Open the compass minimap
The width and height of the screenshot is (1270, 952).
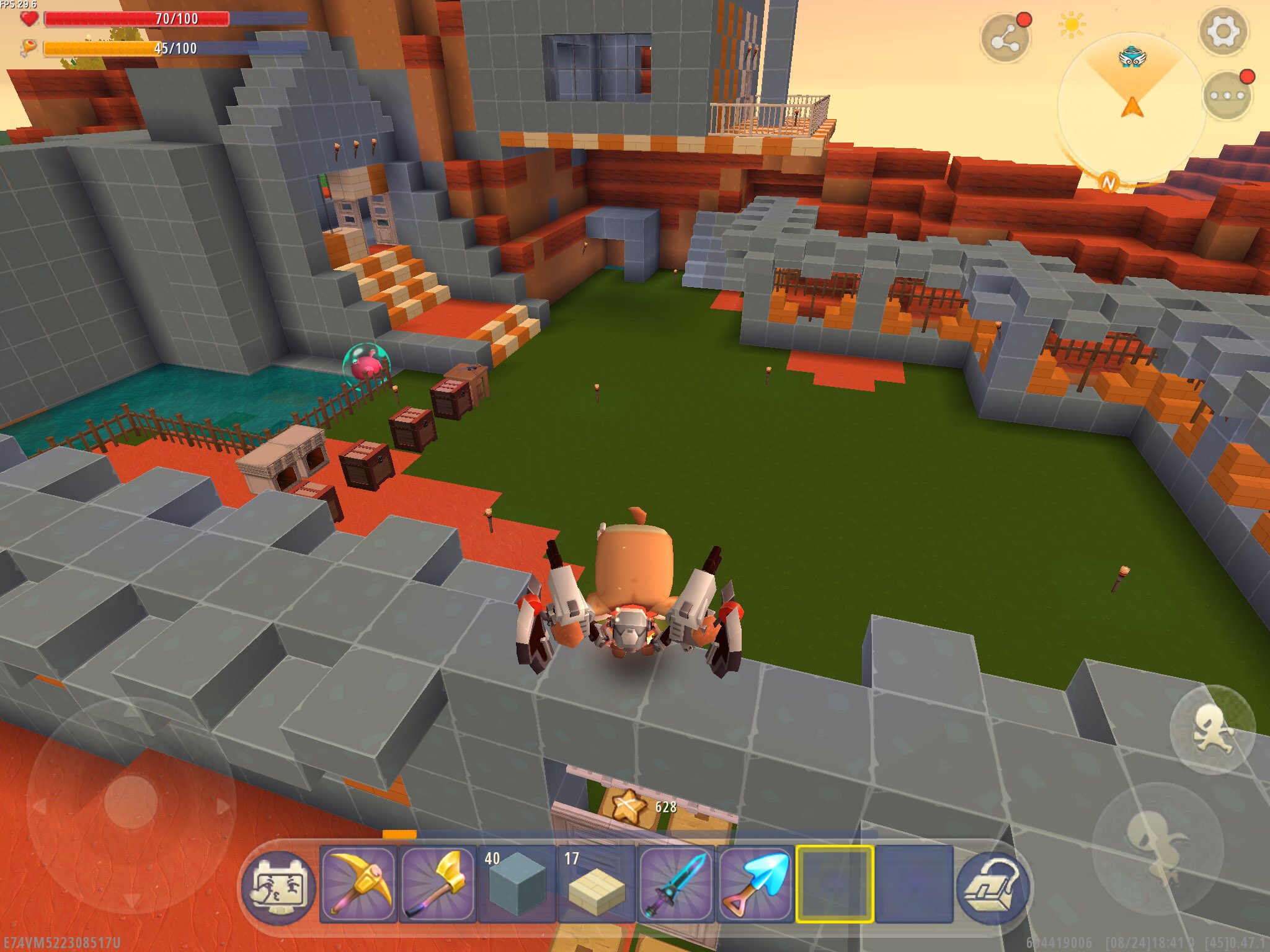[x=1132, y=105]
